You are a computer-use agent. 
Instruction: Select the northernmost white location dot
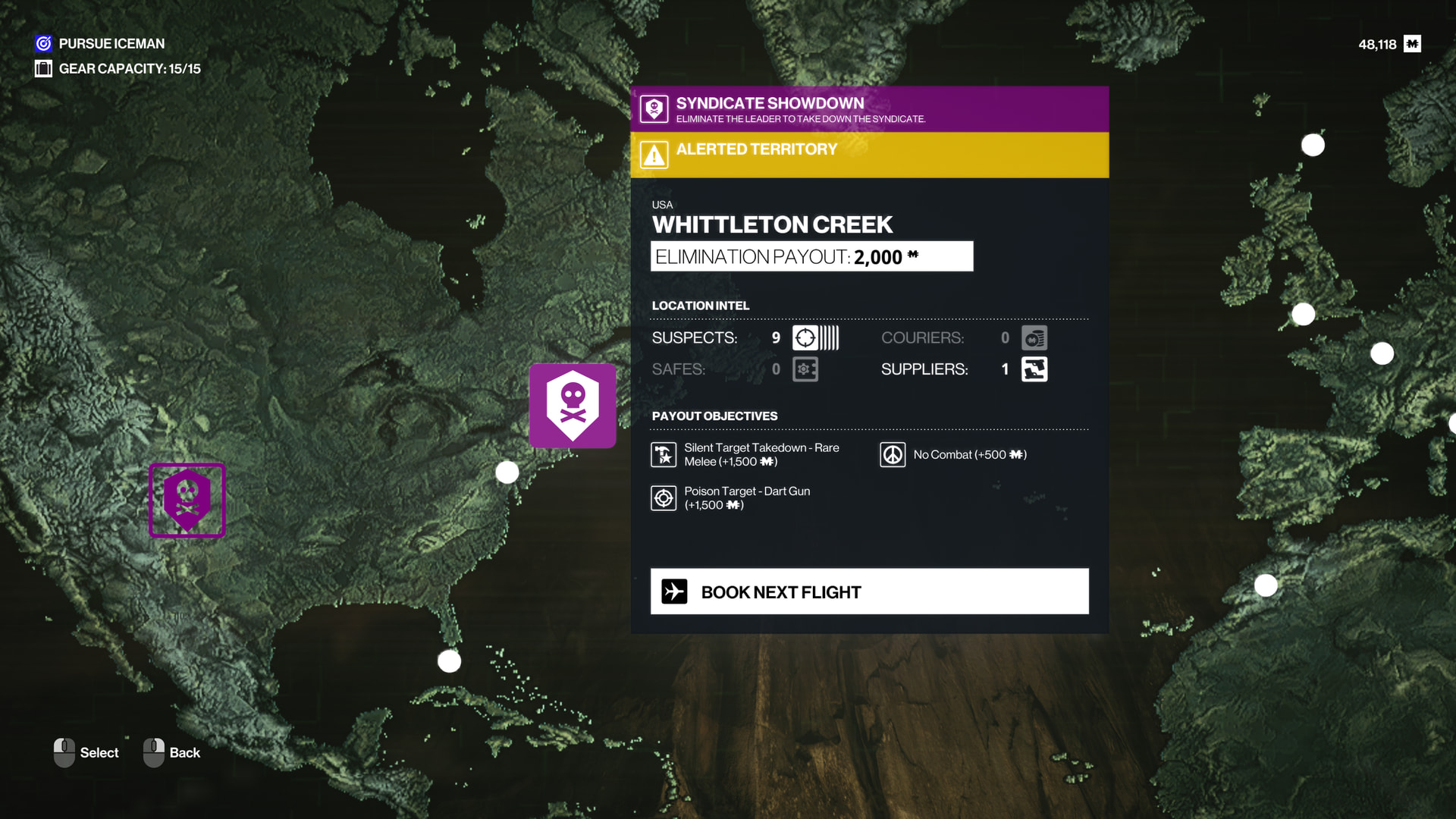pos(1313,145)
